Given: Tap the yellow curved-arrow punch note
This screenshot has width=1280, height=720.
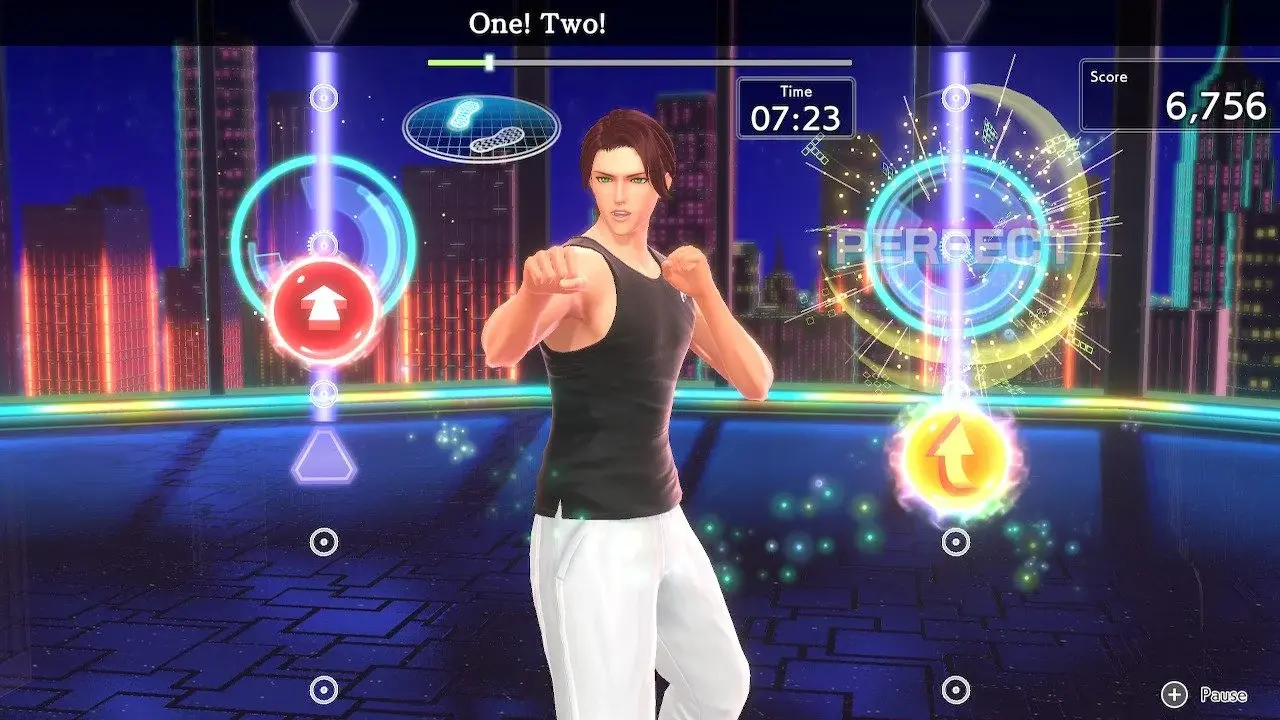Looking at the screenshot, I should coord(955,455).
